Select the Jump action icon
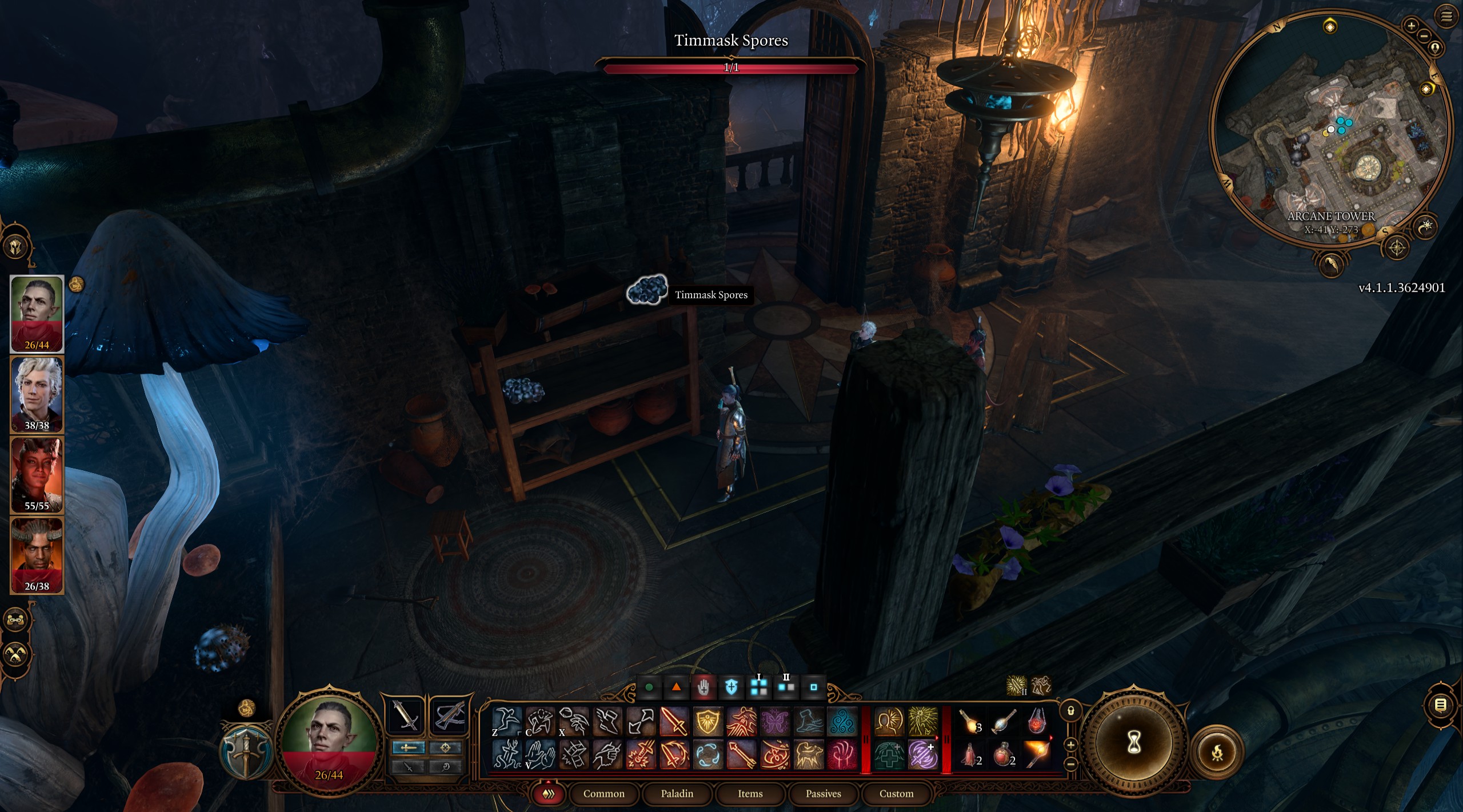 tap(509, 721)
